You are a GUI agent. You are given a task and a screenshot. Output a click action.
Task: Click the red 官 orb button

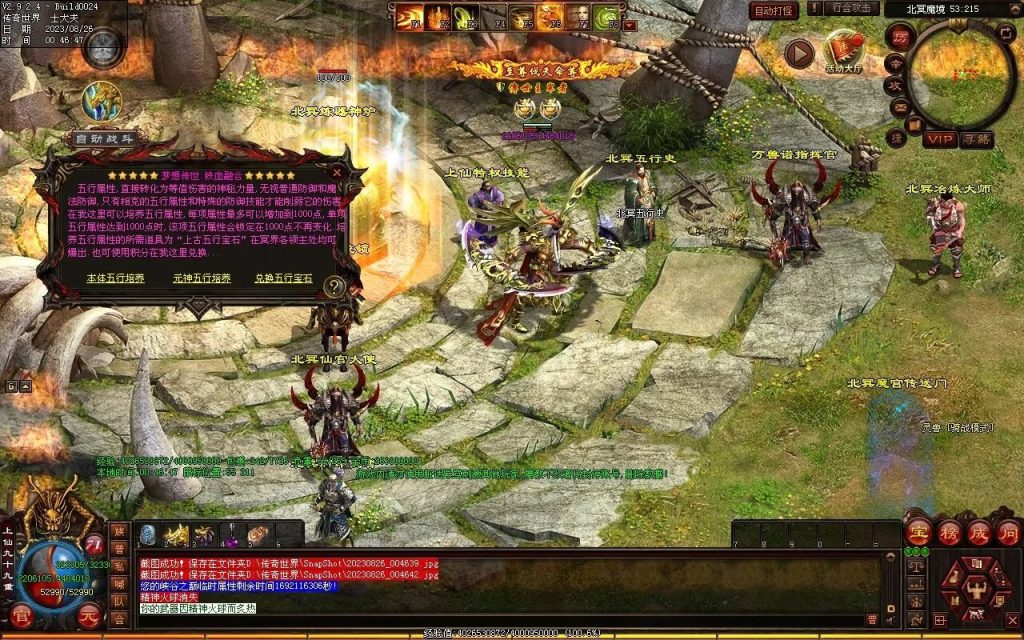(x=20, y=615)
